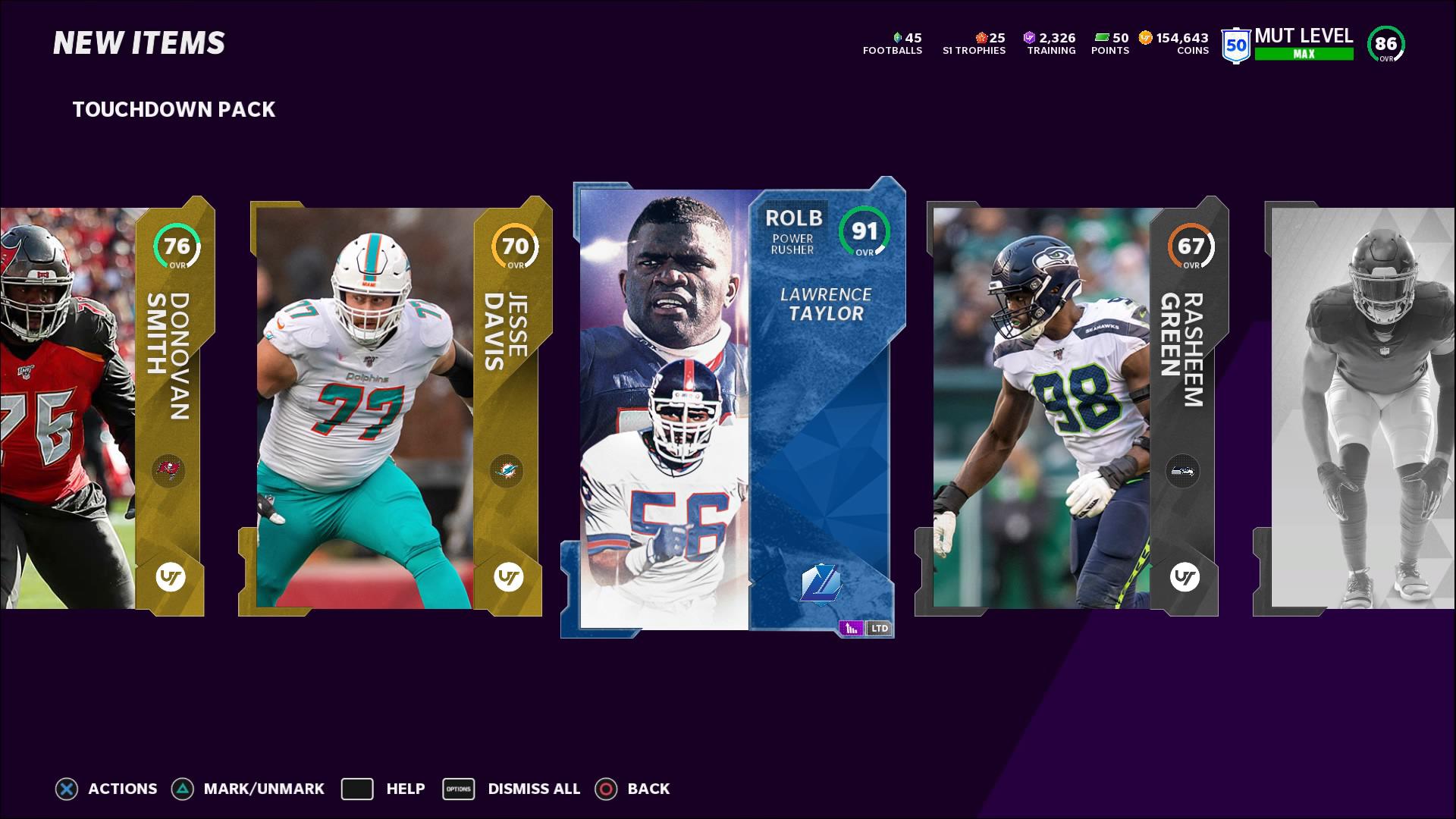Click the TOUCHDOWN PACK heading
The width and height of the screenshot is (1456, 819).
click(x=174, y=110)
